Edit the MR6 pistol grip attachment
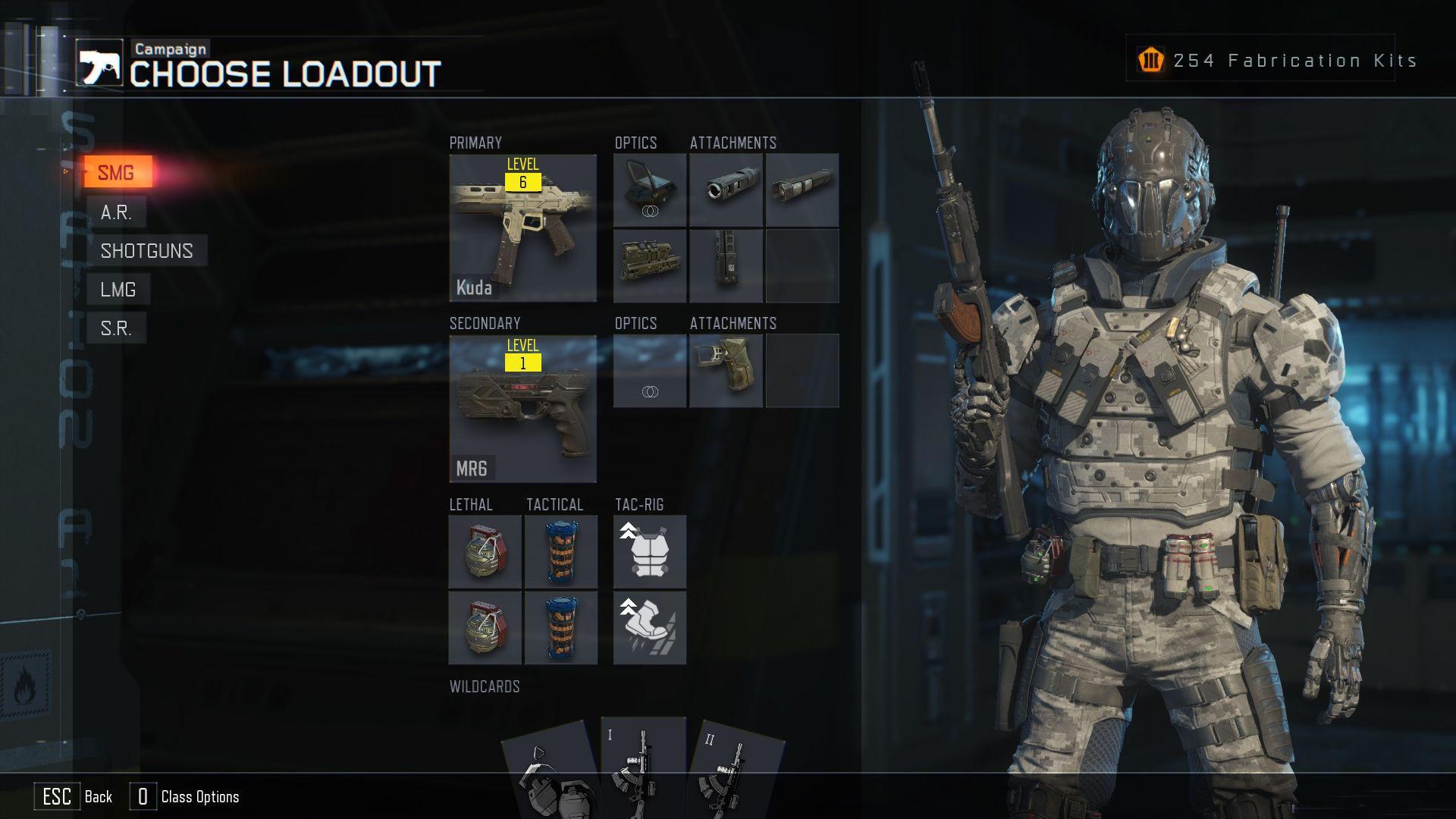 [726, 371]
